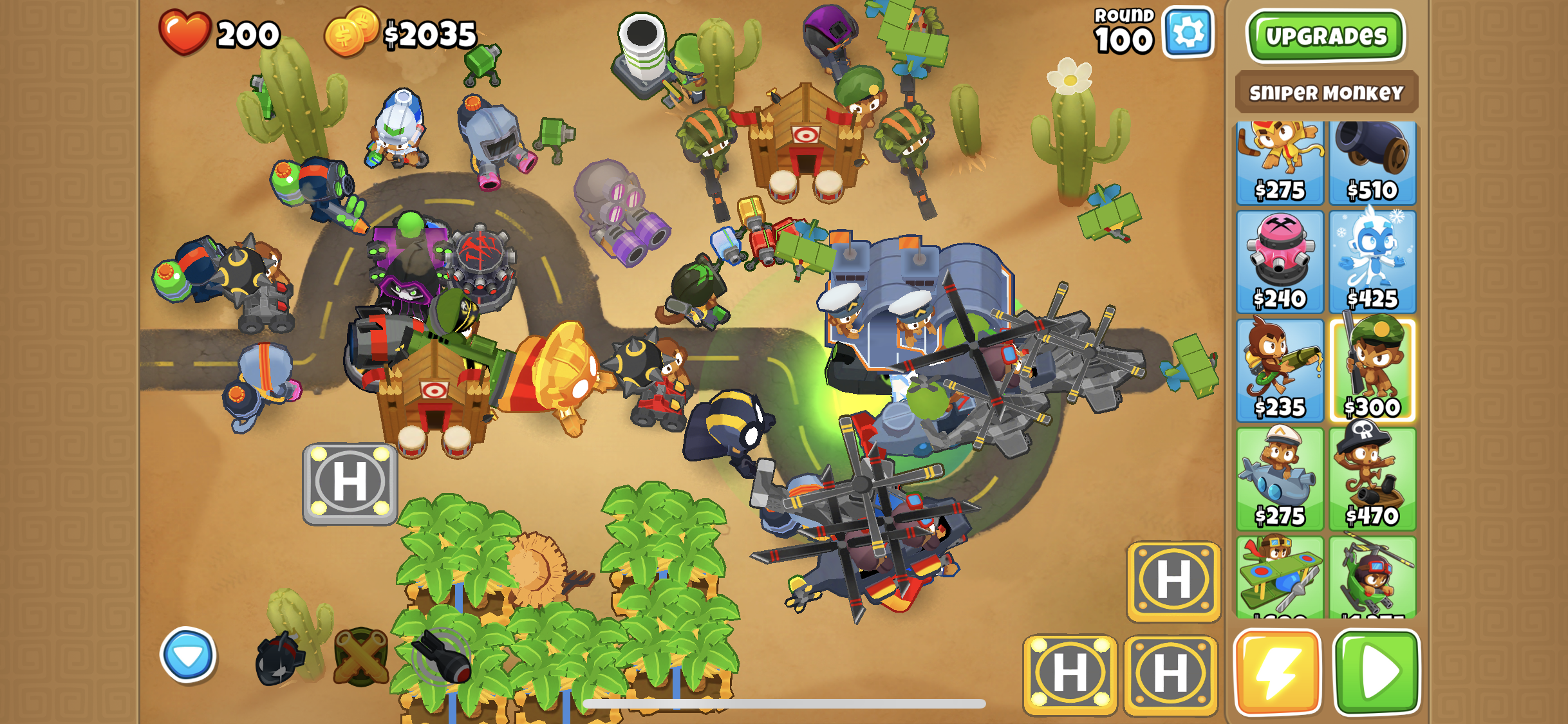Select the Sniper Monkey for $300
The image size is (1568, 724).
(x=1372, y=371)
